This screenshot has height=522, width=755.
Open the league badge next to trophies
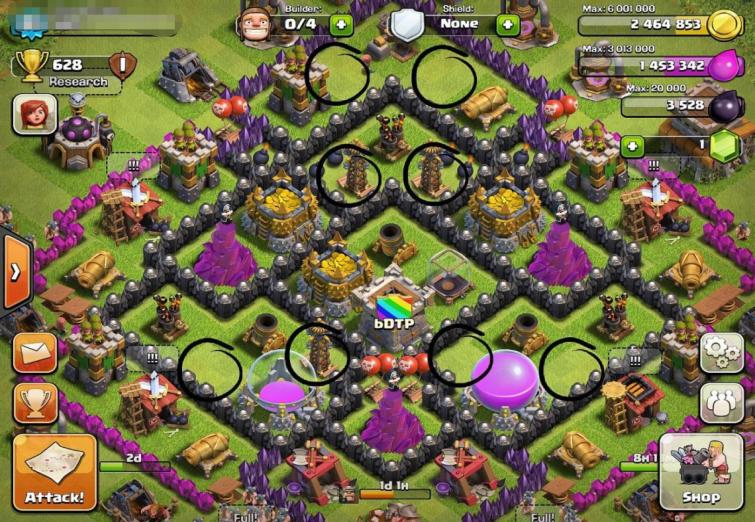tap(122, 67)
